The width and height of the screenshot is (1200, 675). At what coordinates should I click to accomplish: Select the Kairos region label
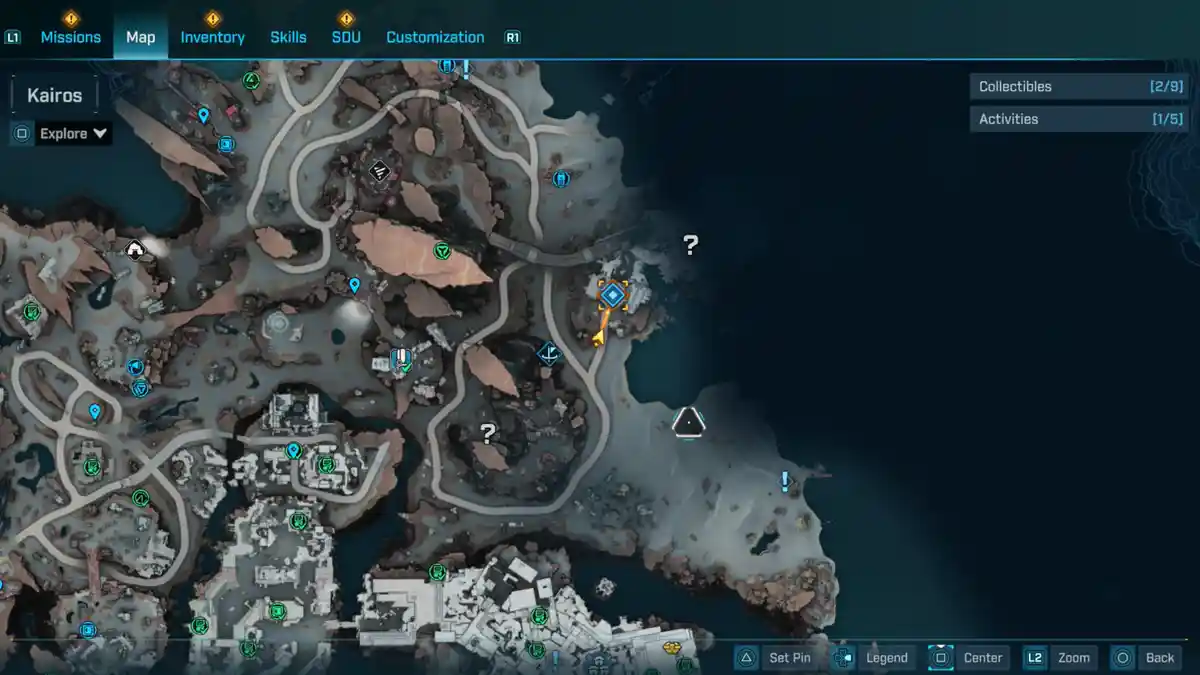55,96
